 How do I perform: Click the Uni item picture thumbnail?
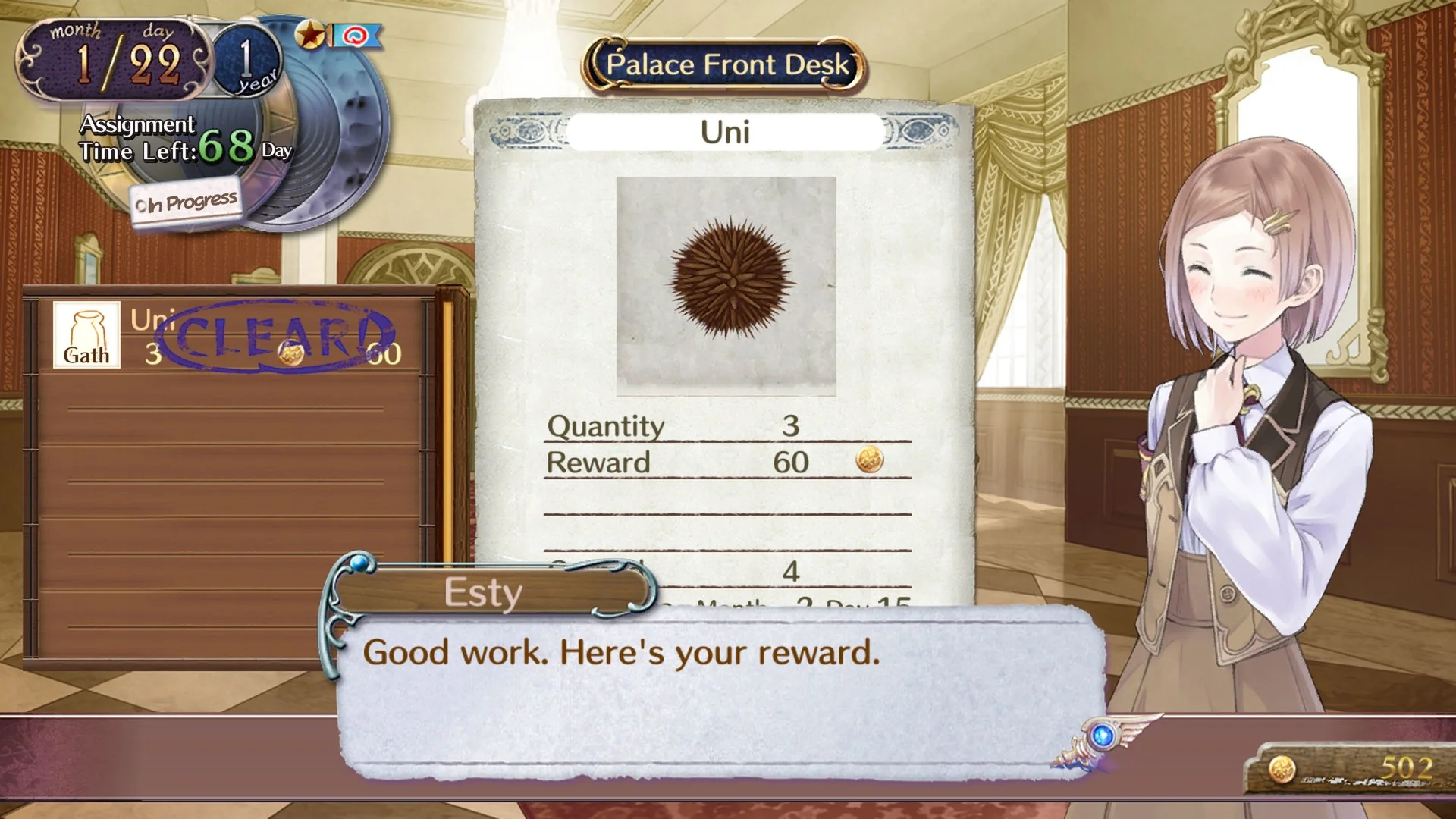click(726, 282)
